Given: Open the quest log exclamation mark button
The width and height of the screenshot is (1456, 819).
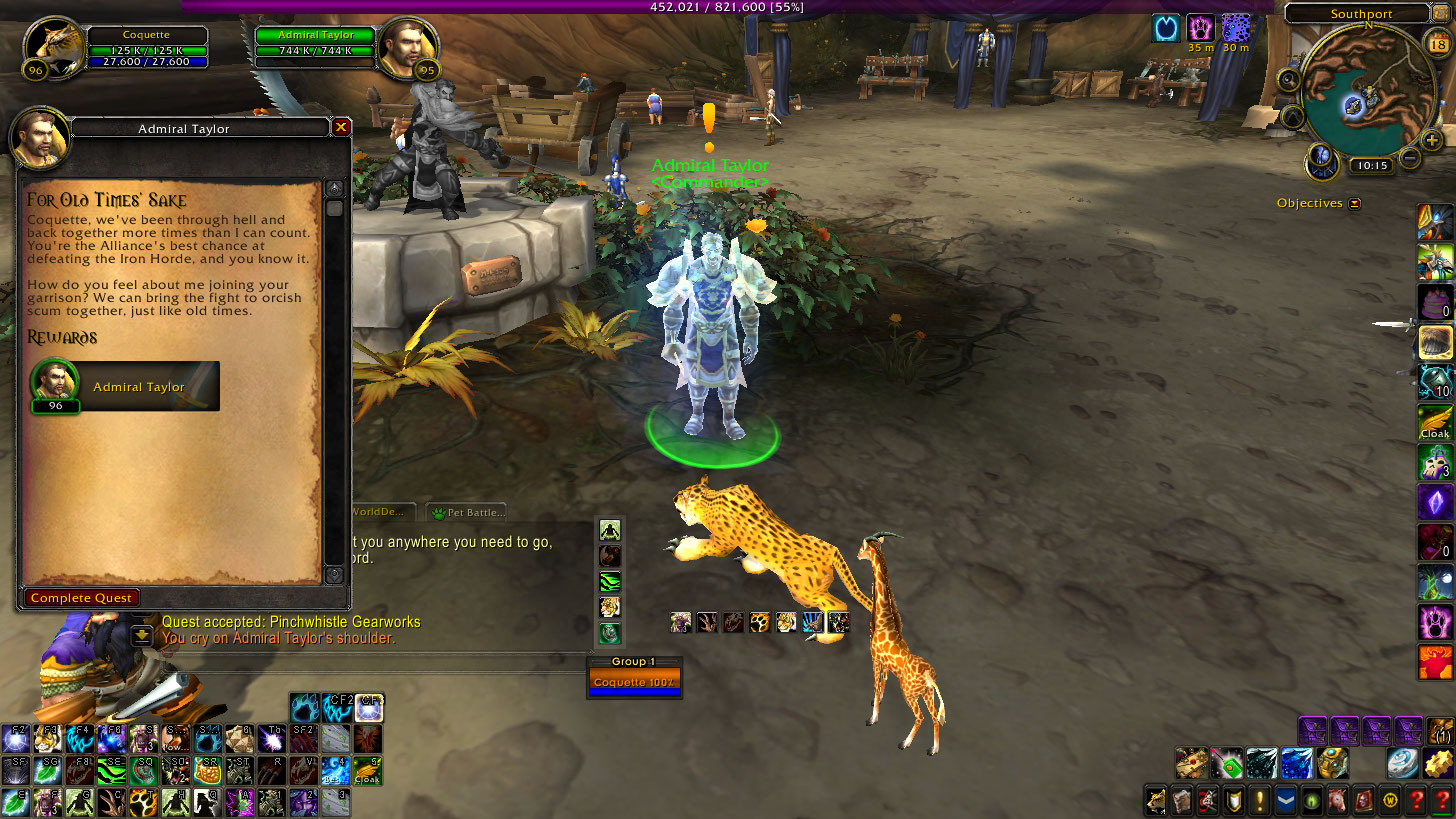Looking at the screenshot, I should click(1260, 801).
